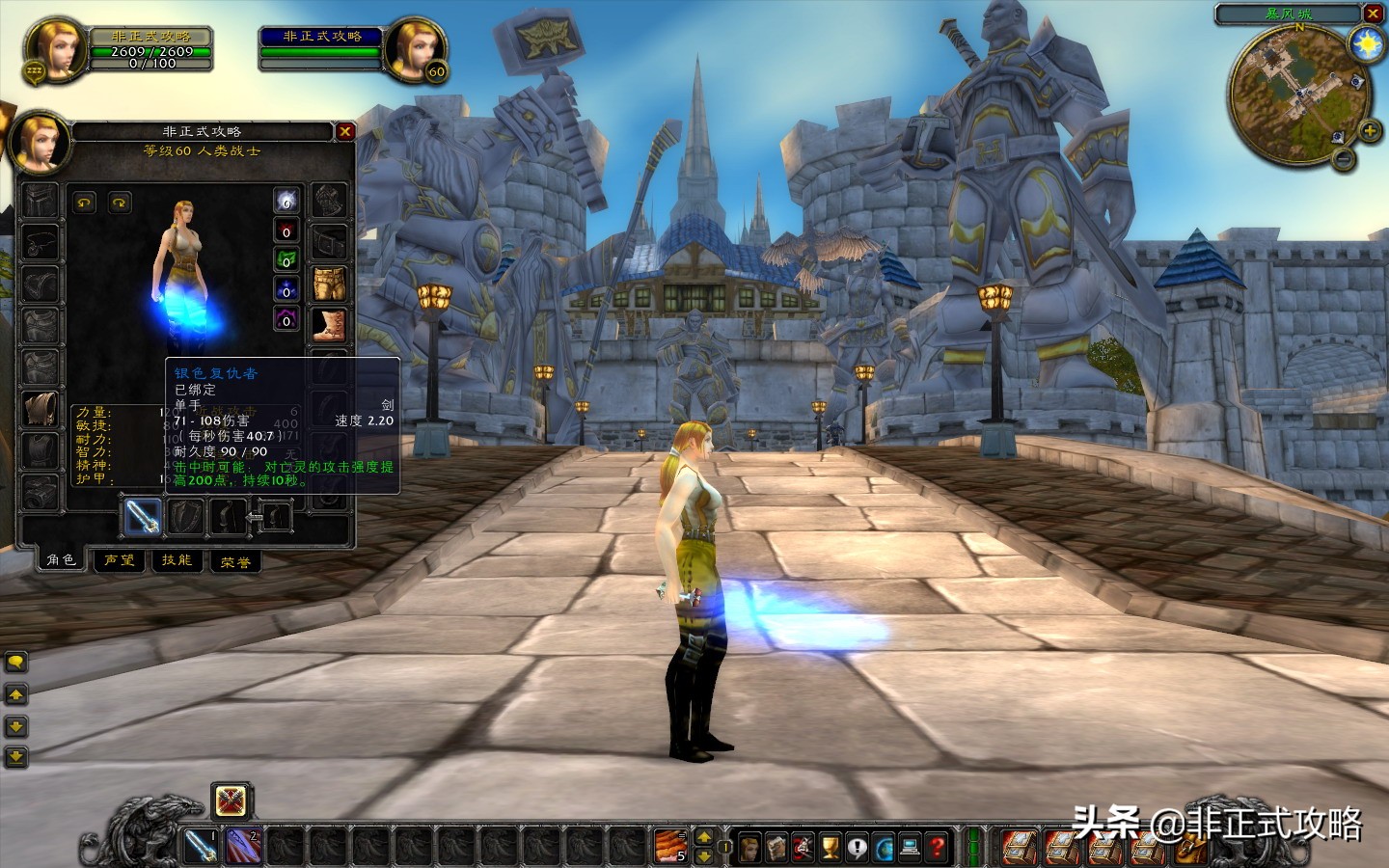Select the equipped main-hand sword slot
This screenshot has height=868, width=1389.
point(143,517)
